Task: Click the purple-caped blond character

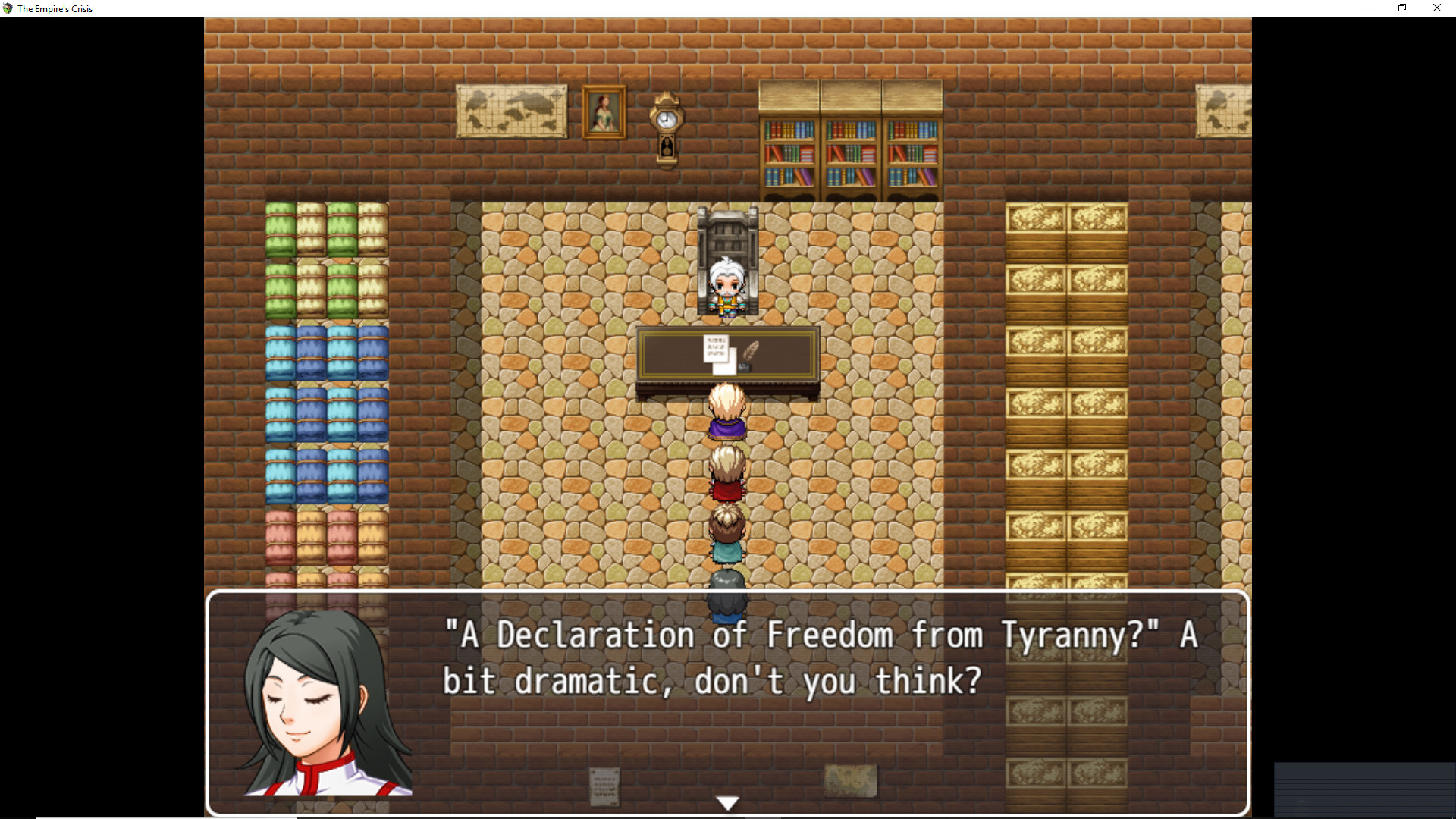Action: click(726, 413)
